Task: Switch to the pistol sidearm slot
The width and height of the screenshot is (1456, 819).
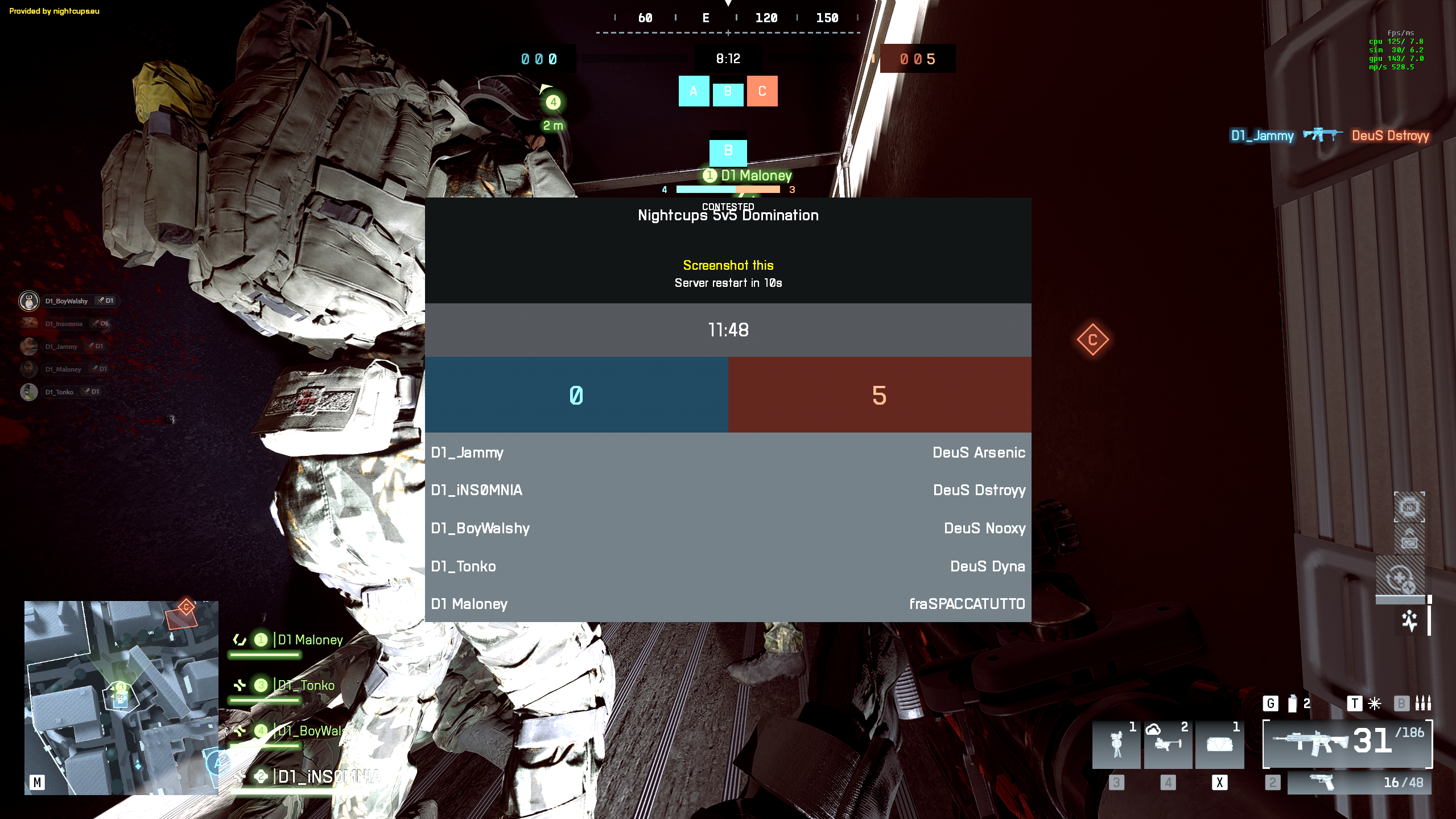Action: [x=1359, y=783]
